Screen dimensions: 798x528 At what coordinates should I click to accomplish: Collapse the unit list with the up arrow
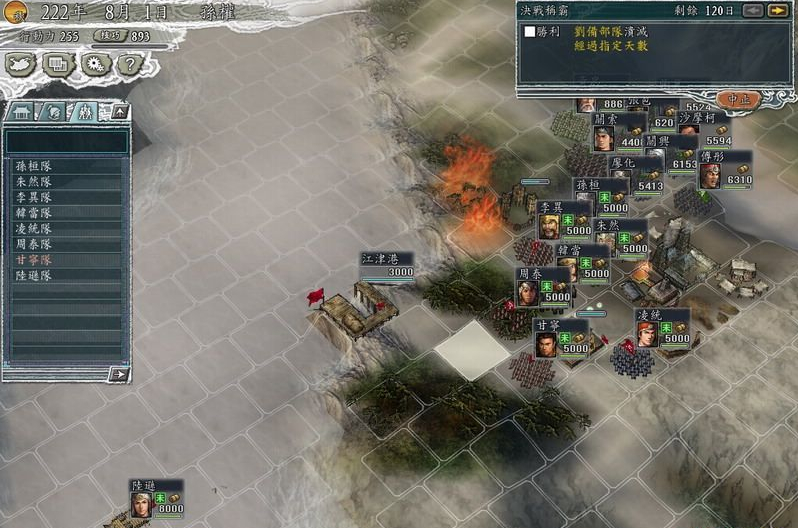(x=117, y=111)
